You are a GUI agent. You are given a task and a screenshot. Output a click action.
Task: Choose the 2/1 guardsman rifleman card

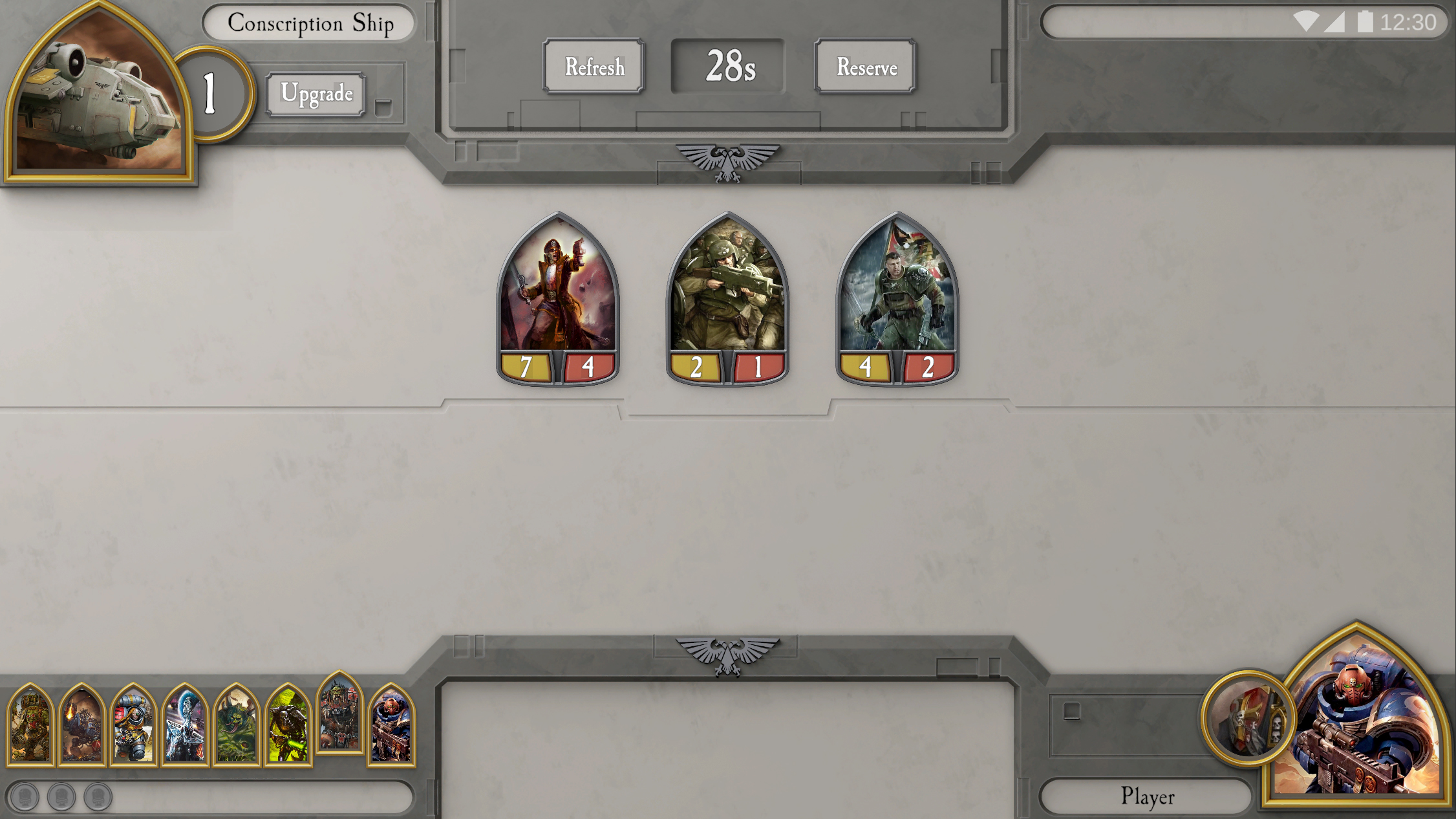tap(727, 298)
